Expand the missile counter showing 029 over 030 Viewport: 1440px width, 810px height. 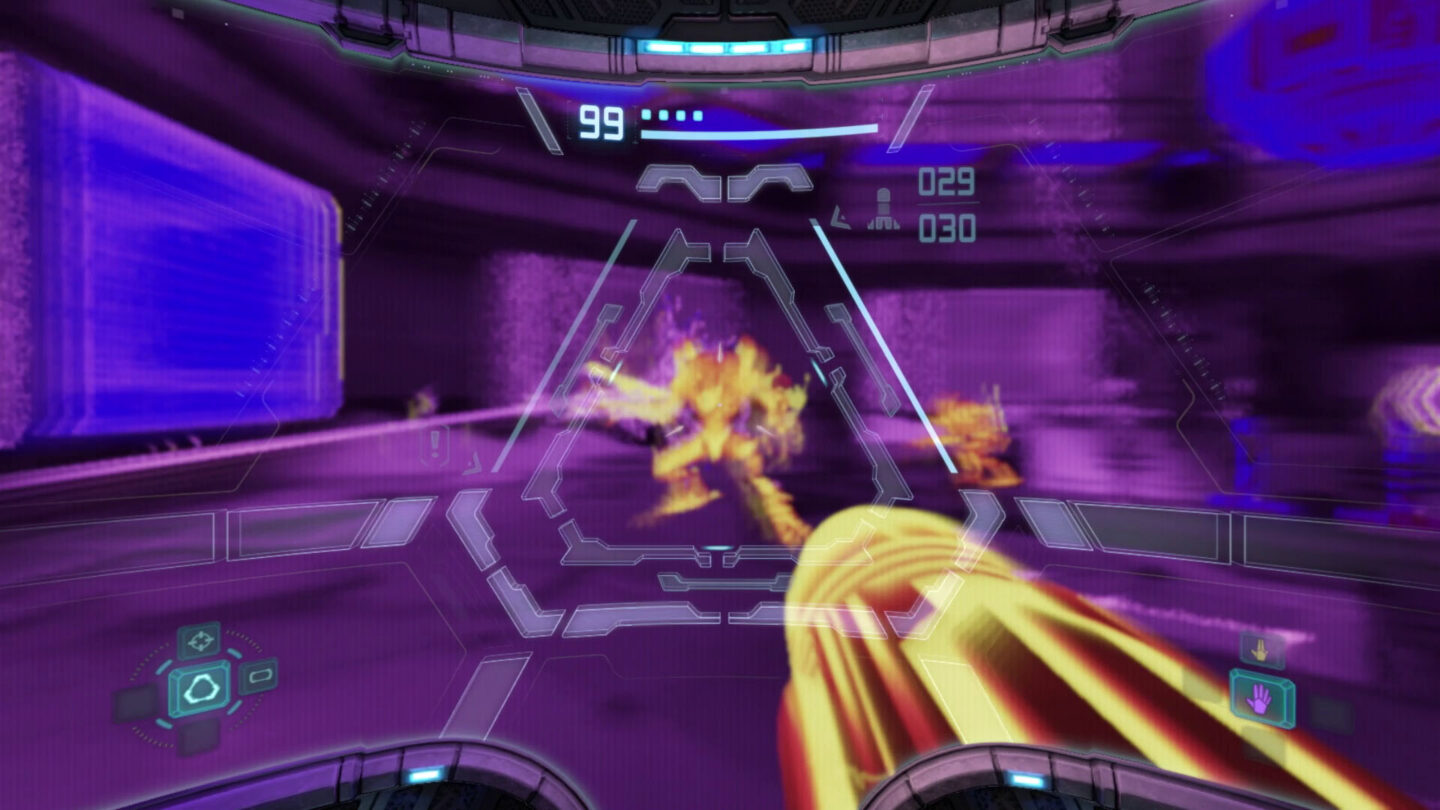[945, 203]
